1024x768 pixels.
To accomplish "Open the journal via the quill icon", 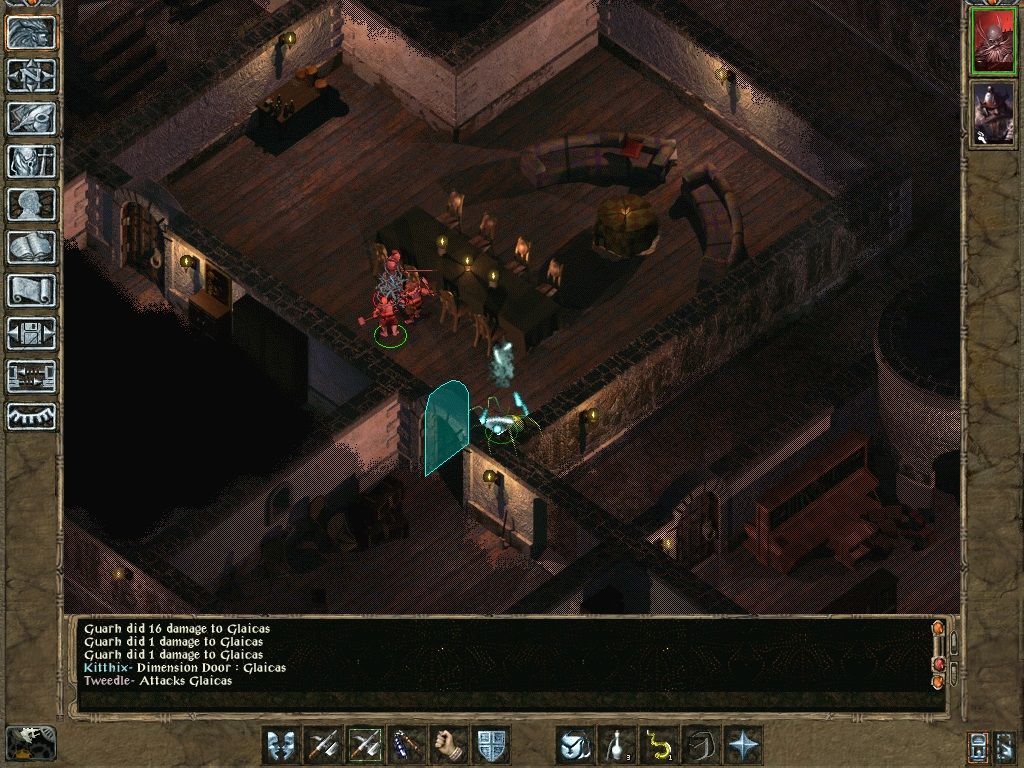I will 31,118.
